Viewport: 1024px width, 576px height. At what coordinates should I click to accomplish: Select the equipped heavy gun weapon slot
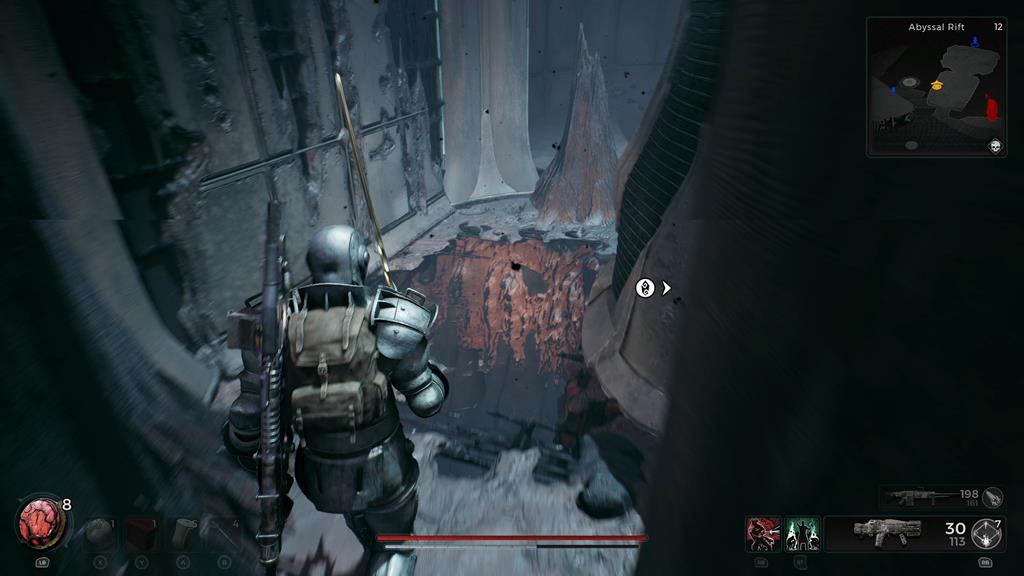[x=887, y=533]
